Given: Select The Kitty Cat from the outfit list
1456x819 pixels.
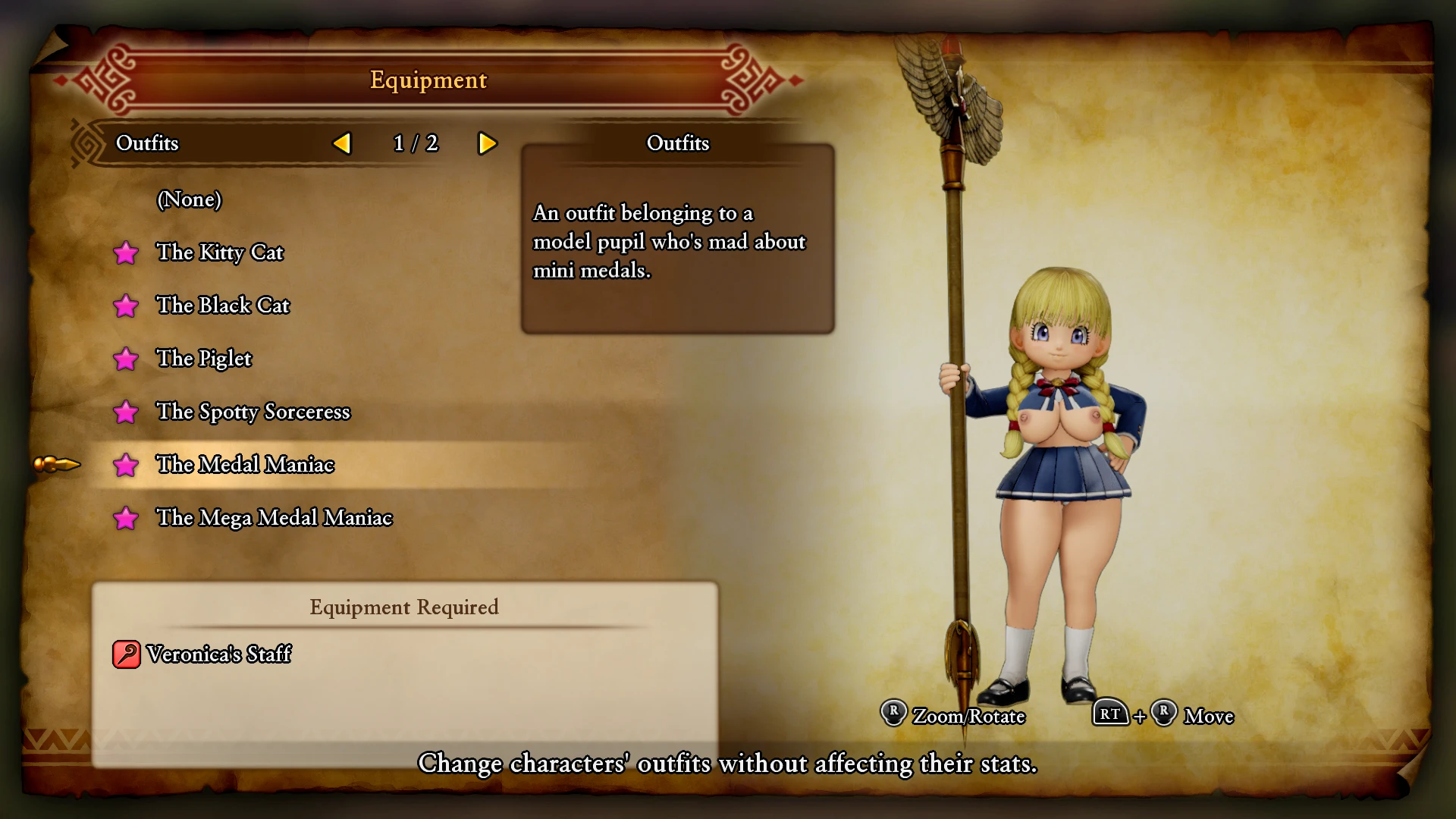Looking at the screenshot, I should pyautogui.click(x=220, y=253).
